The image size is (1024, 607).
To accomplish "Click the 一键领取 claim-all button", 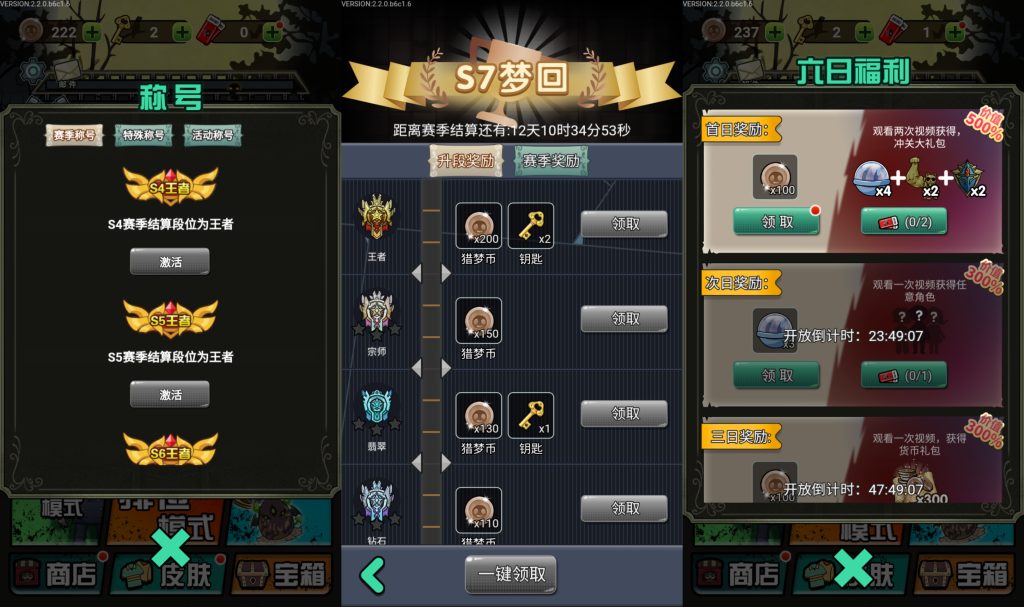I will [x=511, y=574].
